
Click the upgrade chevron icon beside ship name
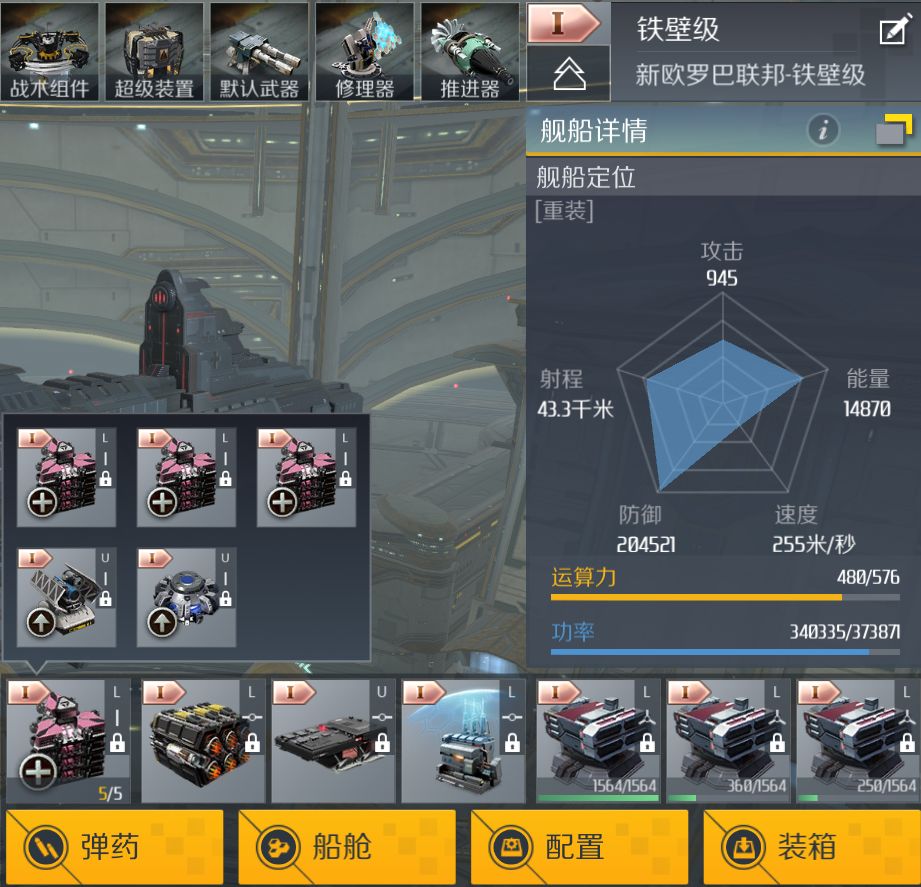(568, 73)
